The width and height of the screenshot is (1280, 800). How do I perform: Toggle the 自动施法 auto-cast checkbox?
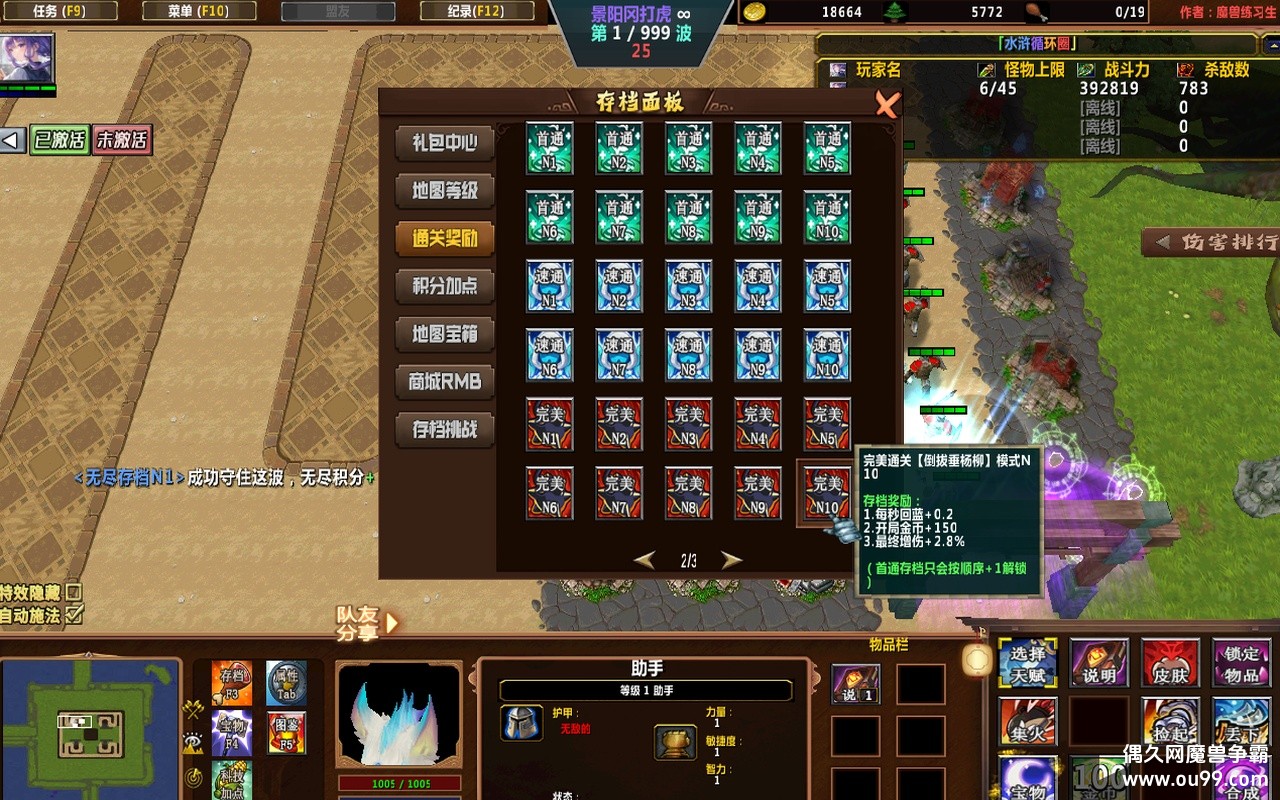pyautogui.click(x=73, y=614)
